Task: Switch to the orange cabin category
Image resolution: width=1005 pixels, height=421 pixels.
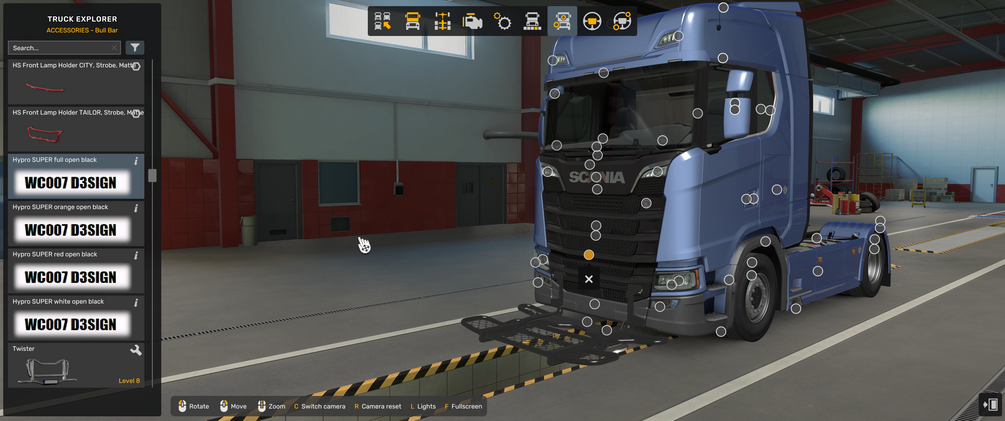Action: tap(413, 21)
